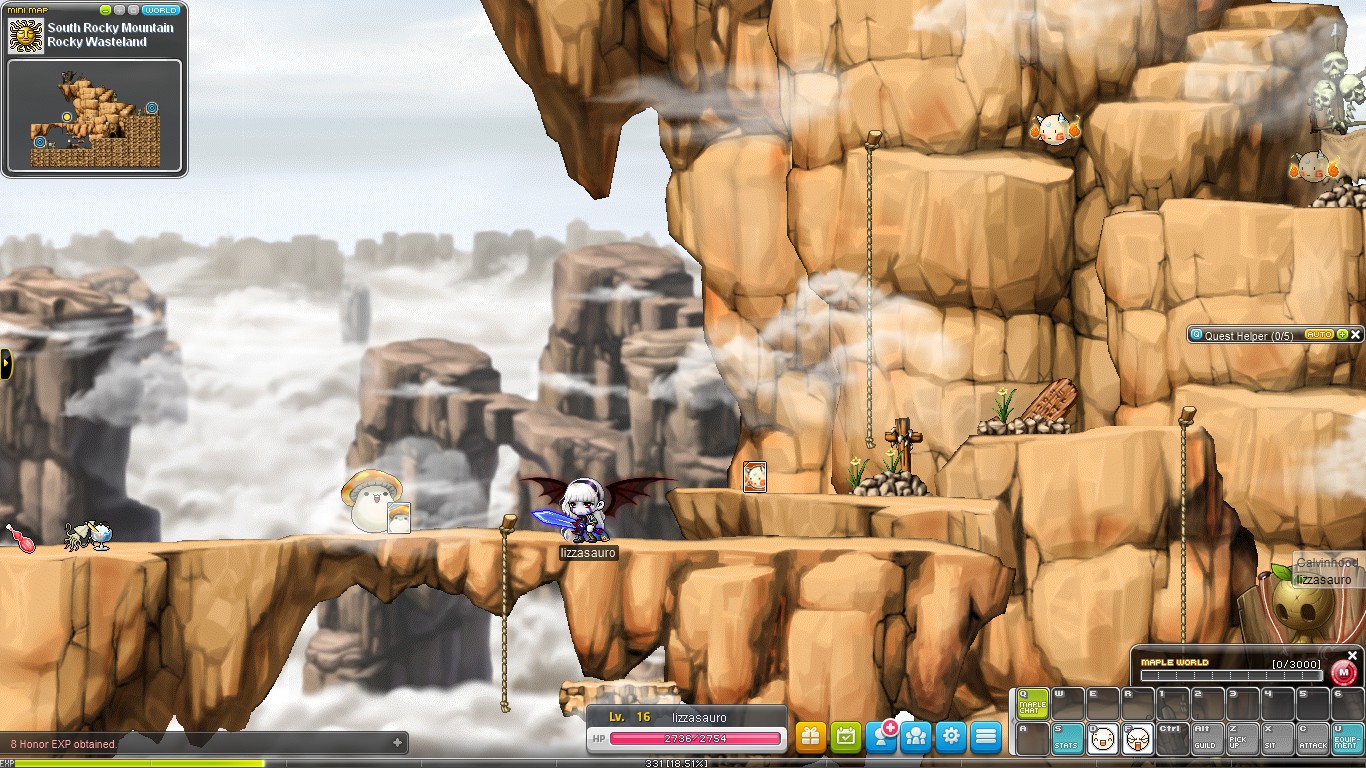Select the Pick Up quickslot icon
The height and width of the screenshot is (768, 1366).
(x=1240, y=738)
